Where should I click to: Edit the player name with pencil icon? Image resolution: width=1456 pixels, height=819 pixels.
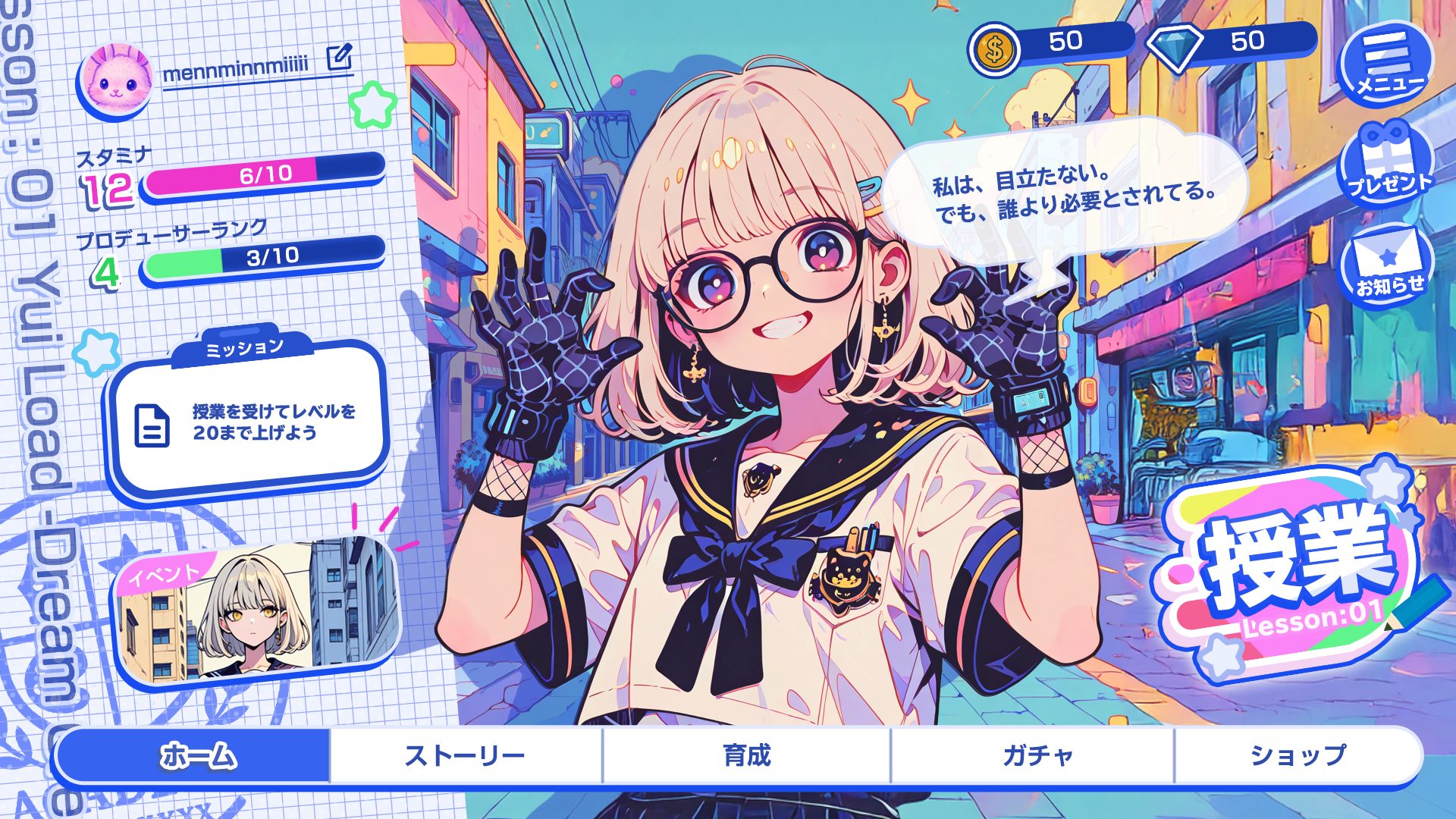(339, 57)
